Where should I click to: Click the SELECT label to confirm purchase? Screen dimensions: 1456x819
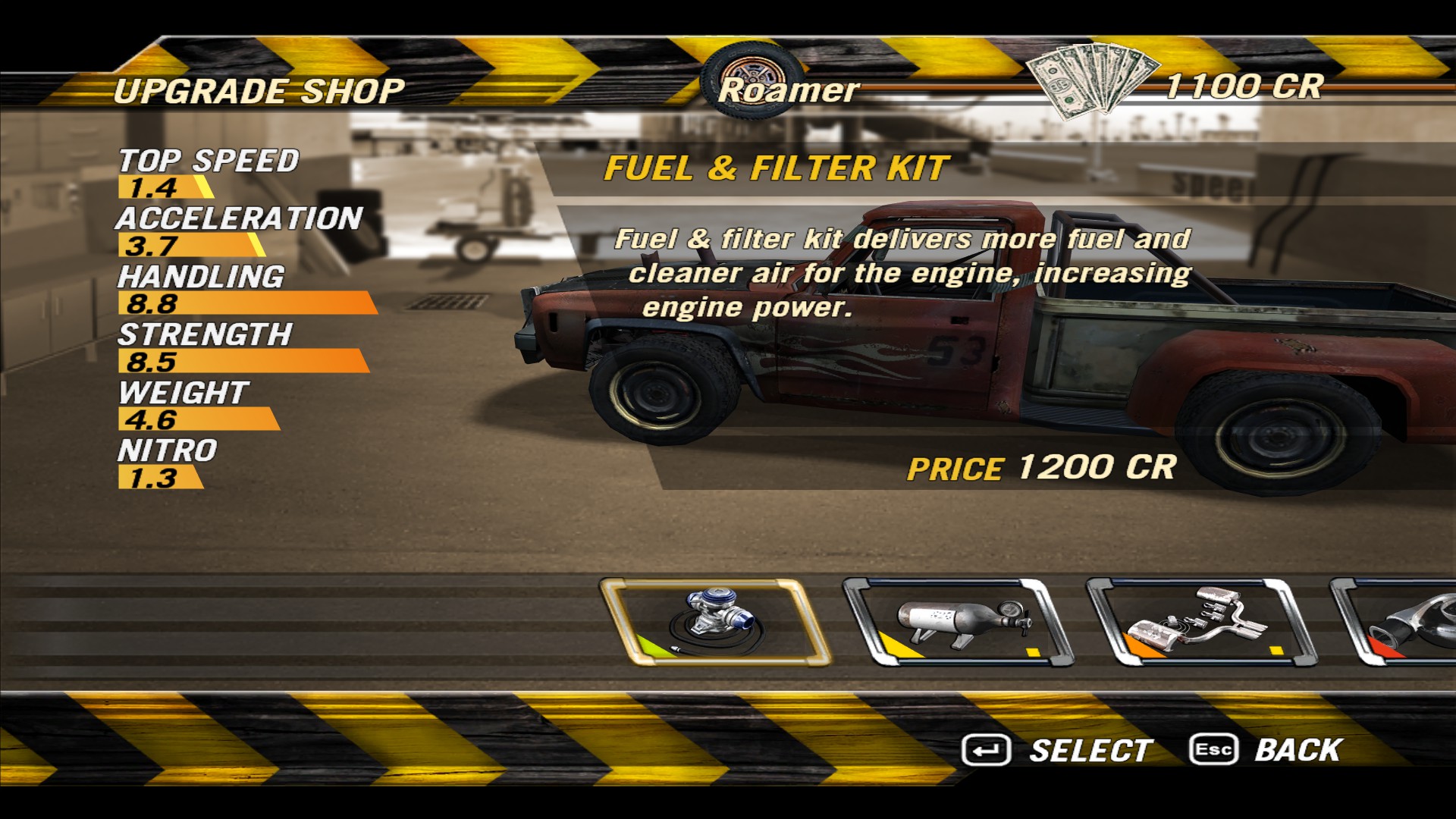[1090, 751]
